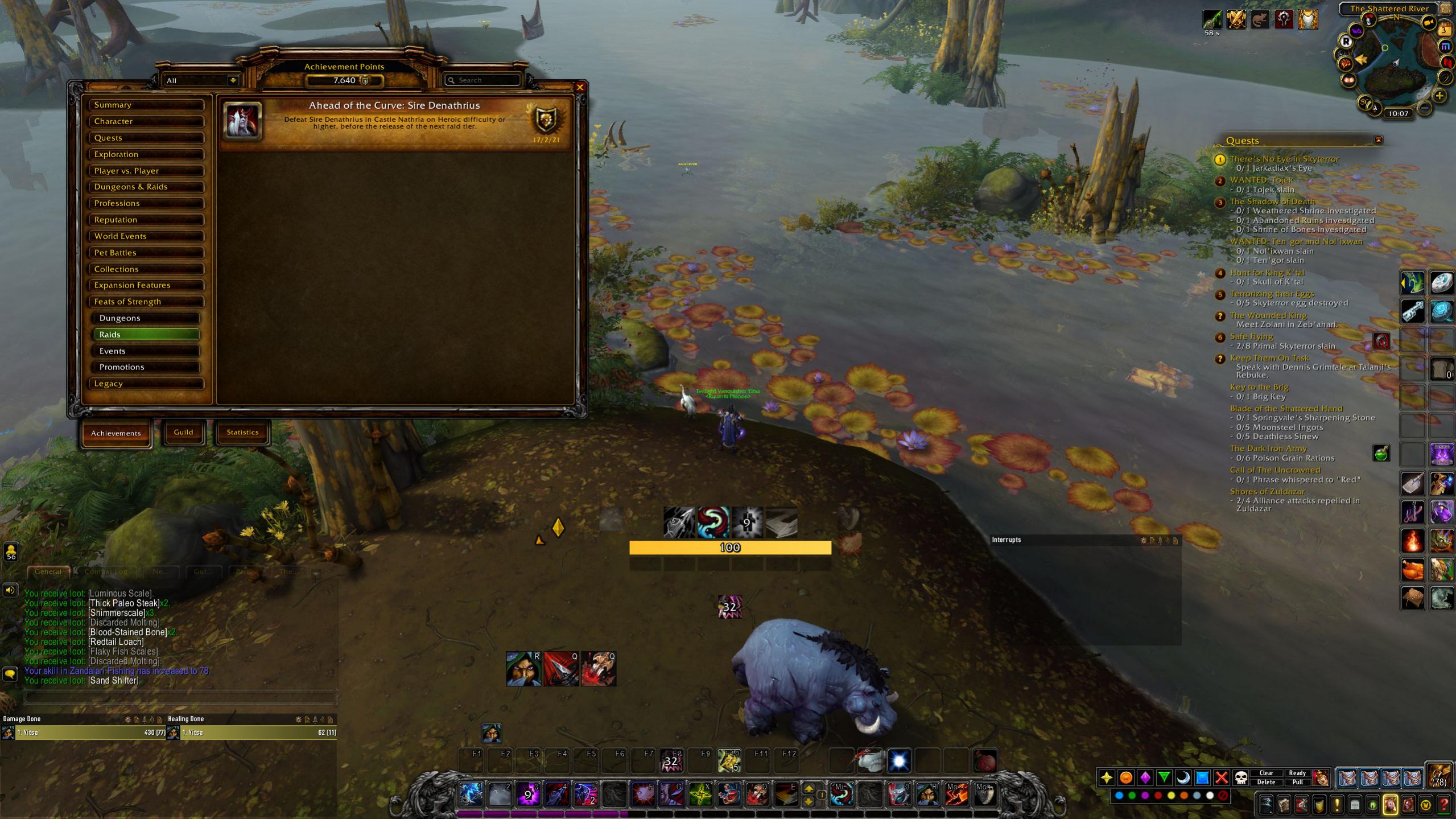The height and width of the screenshot is (819, 1456).
Task: Open the All achievement category dropdown
Action: (199, 80)
